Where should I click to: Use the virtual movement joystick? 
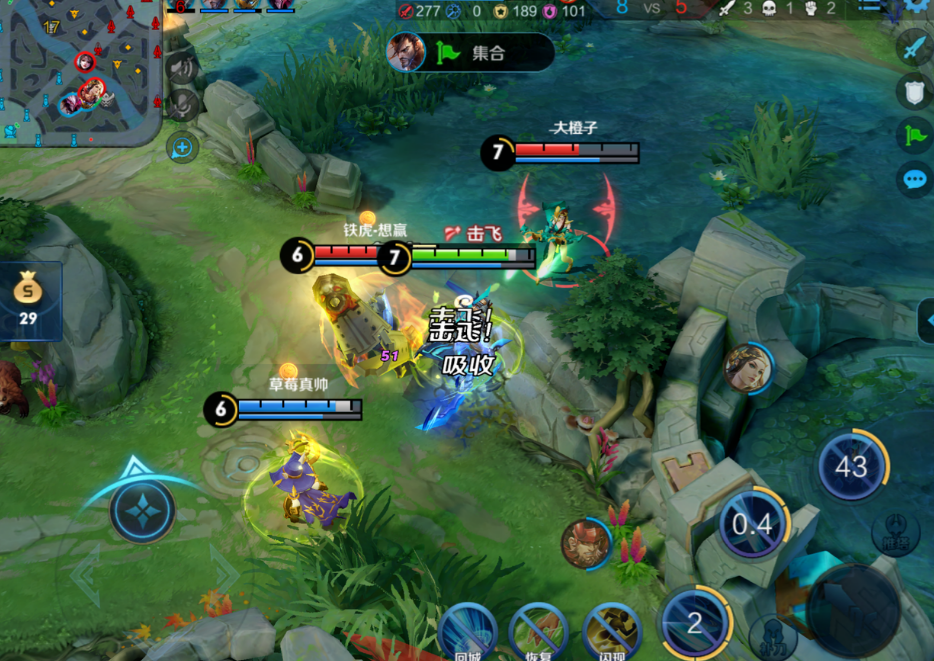click(x=143, y=510)
